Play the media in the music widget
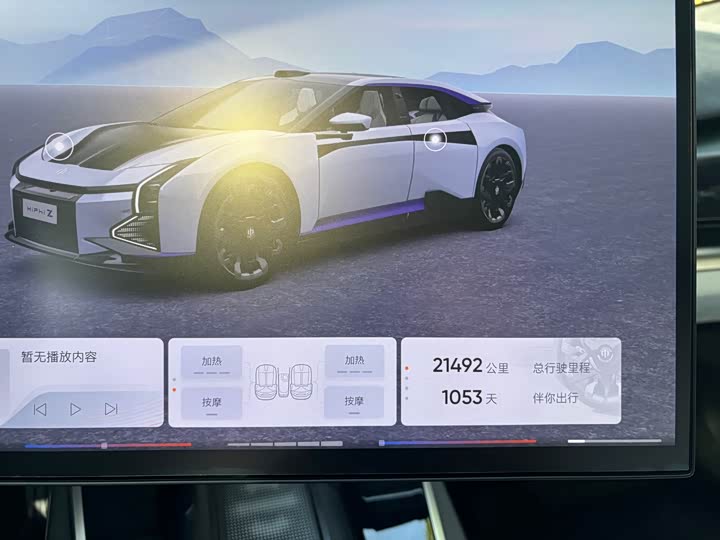The height and width of the screenshot is (540, 720). click(75, 408)
